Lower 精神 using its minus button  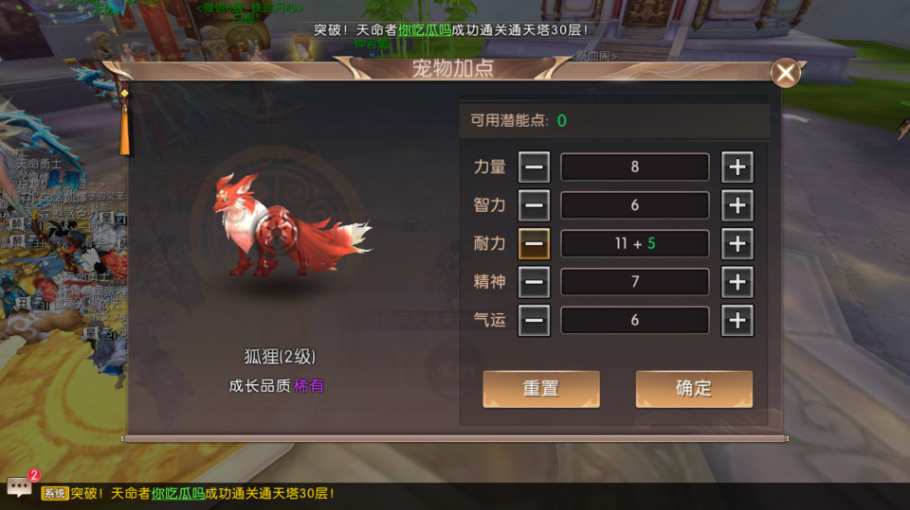(534, 282)
